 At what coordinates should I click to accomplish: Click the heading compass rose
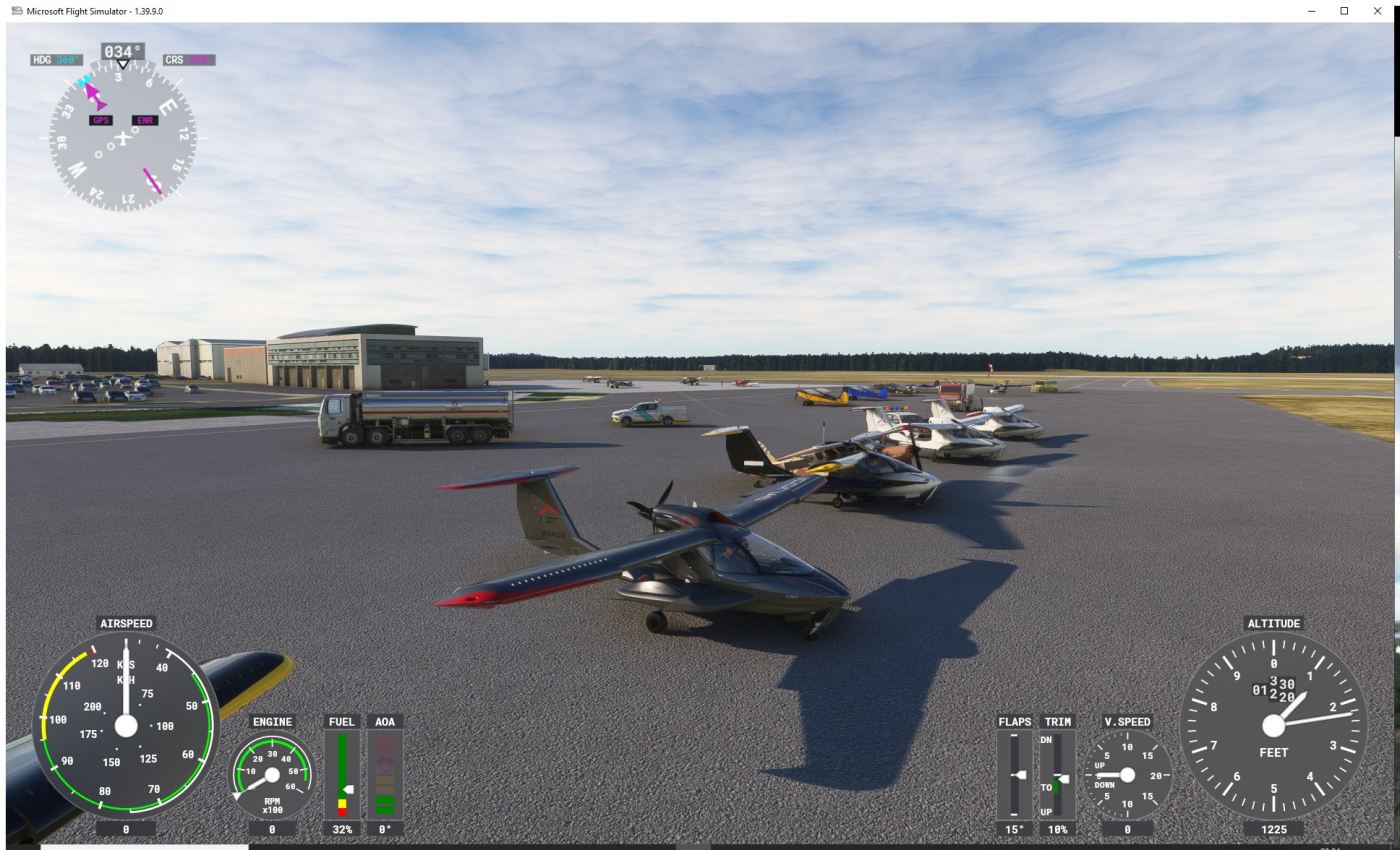tap(122, 137)
